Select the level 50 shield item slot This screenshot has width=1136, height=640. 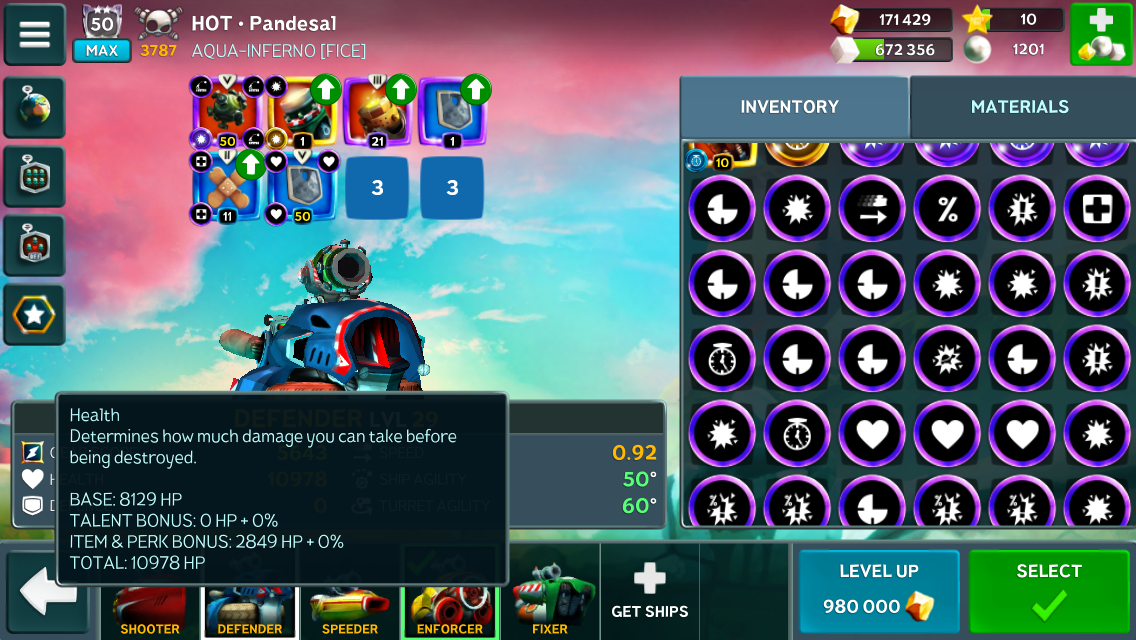(x=301, y=186)
